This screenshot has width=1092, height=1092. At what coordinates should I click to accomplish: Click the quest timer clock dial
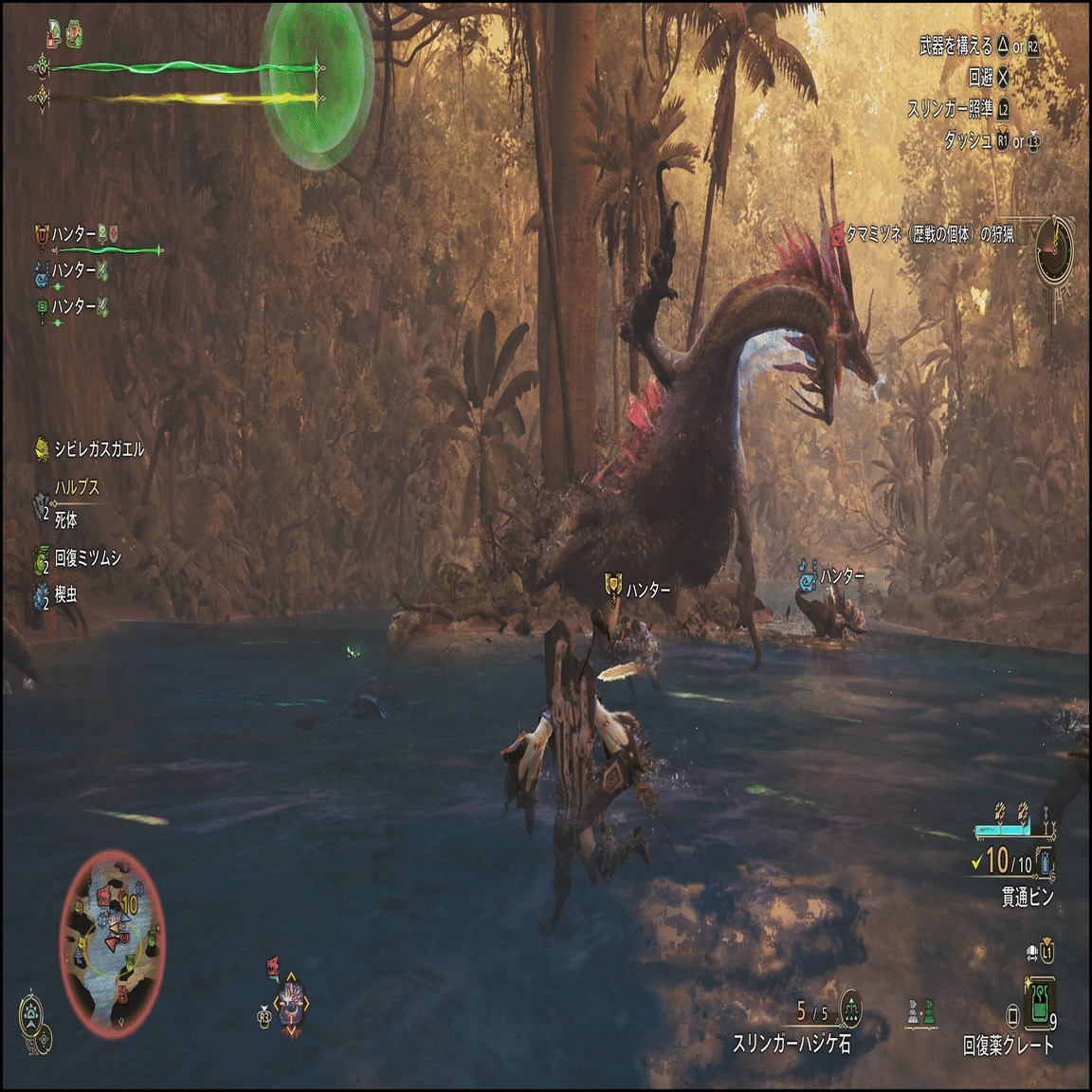(1054, 249)
